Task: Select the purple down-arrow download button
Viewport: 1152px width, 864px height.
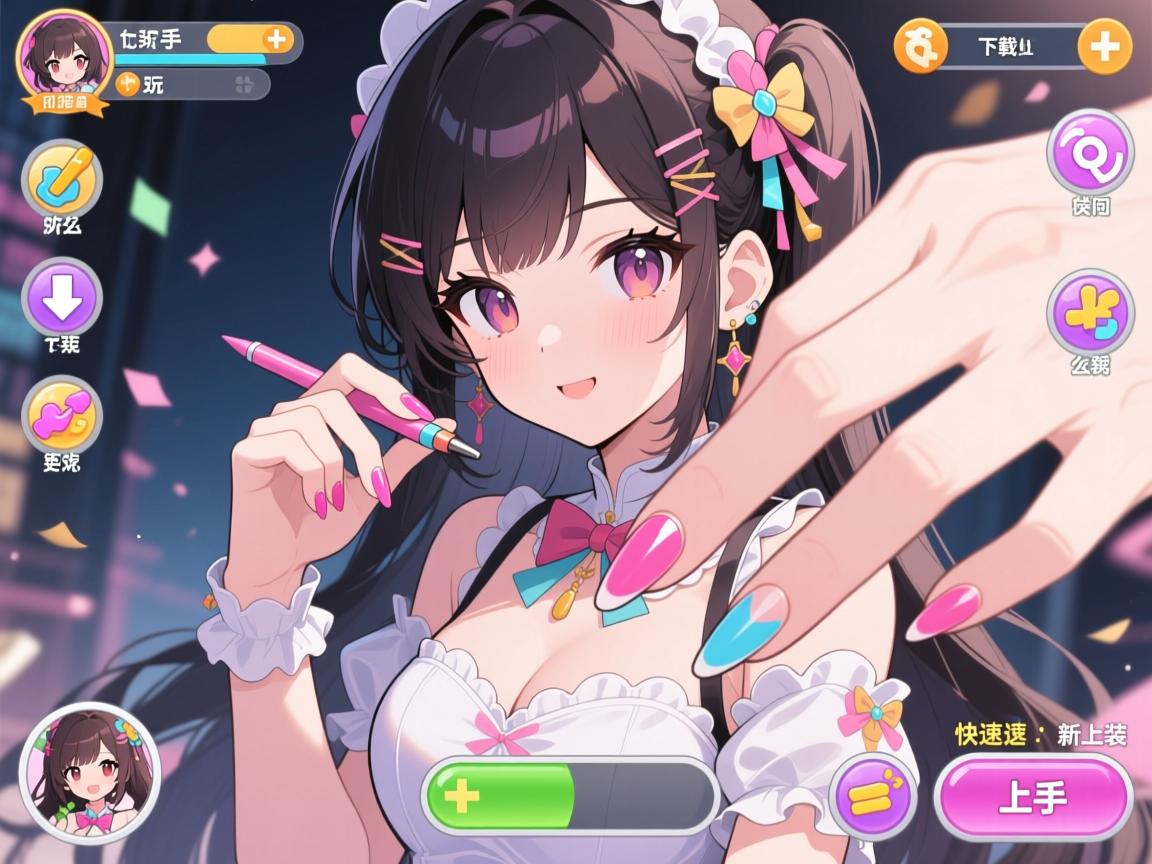Action: tap(62, 297)
